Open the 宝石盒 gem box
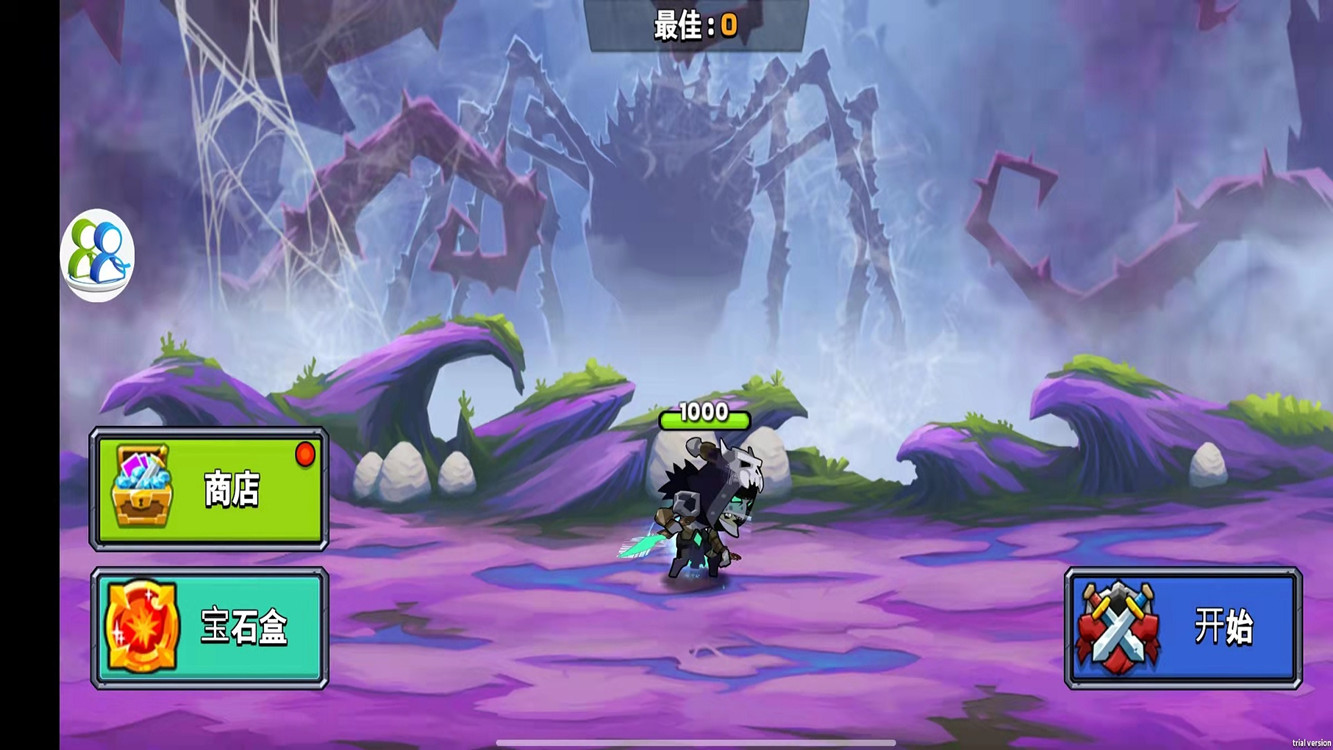 point(209,628)
